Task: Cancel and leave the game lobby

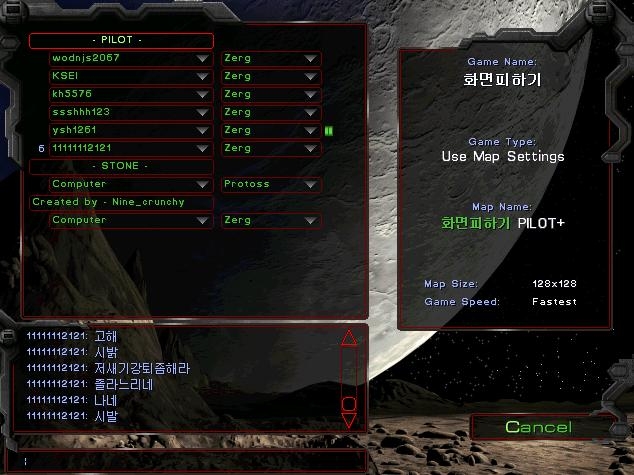Action: pos(538,428)
